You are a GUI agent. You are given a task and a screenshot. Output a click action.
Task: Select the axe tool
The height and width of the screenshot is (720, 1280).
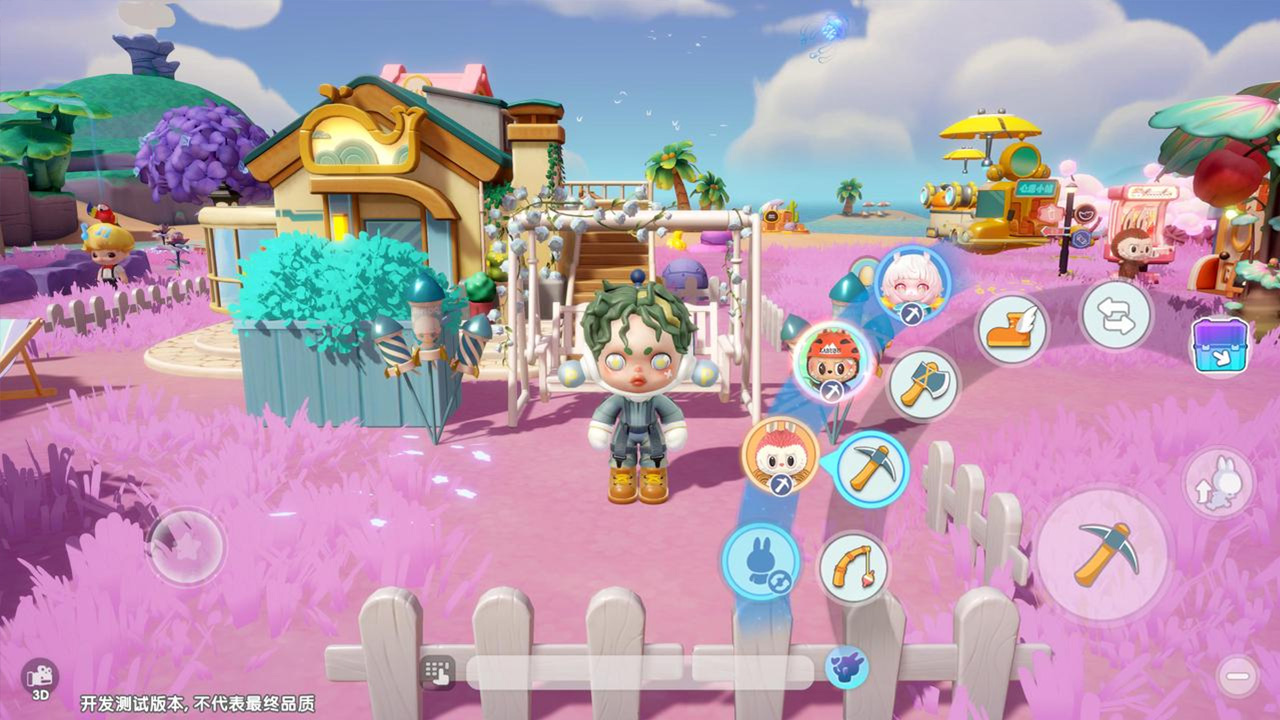click(922, 384)
